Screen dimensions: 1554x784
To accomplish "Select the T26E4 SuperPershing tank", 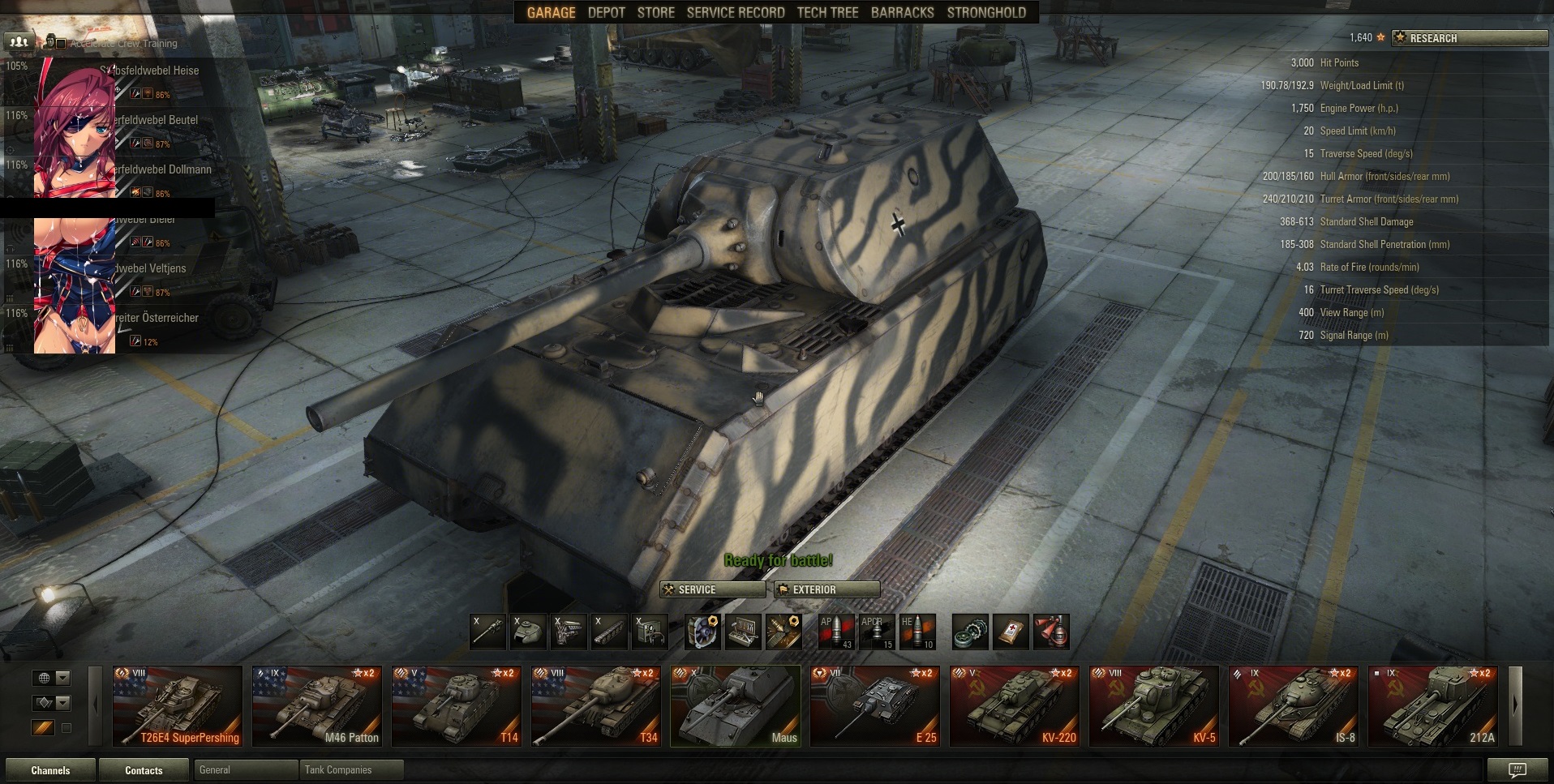I will pyautogui.click(x=178, y=705).
